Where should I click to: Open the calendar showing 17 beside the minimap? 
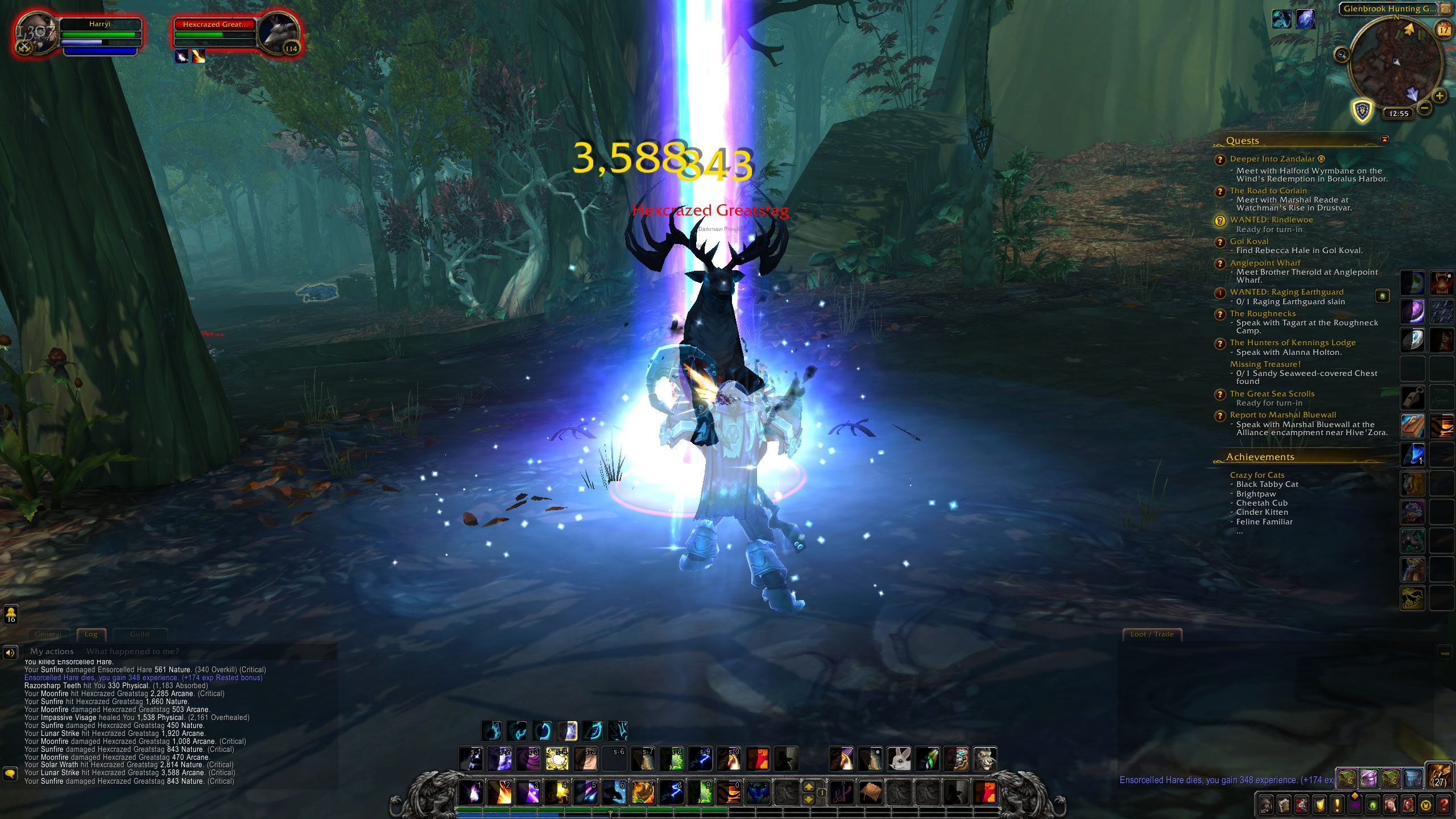pos(1443,30)
